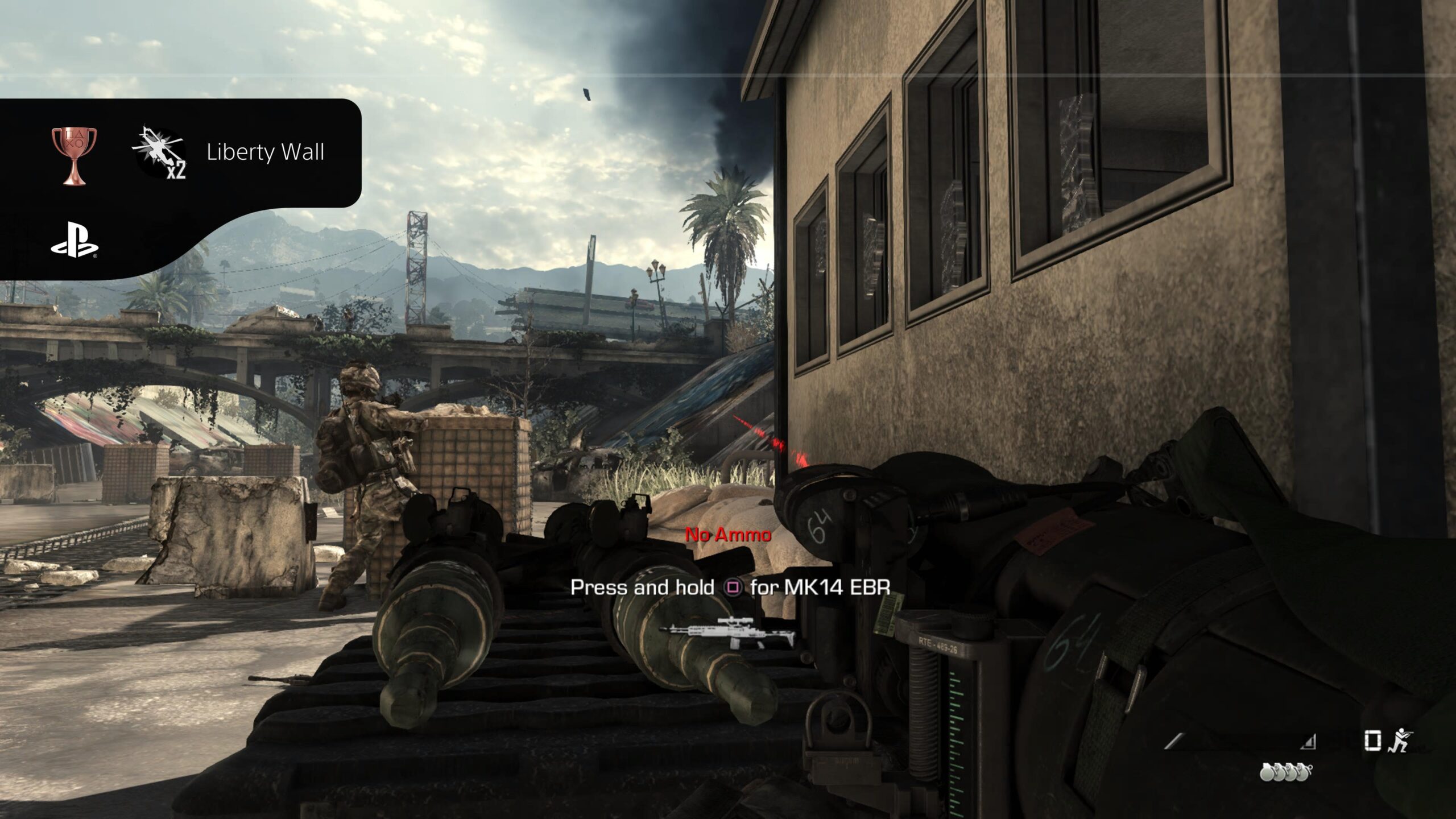This screenshot has height=819, width=1456.
Task: Toggle the crouching soldier stance icon
Action: tap(1400, 741)
